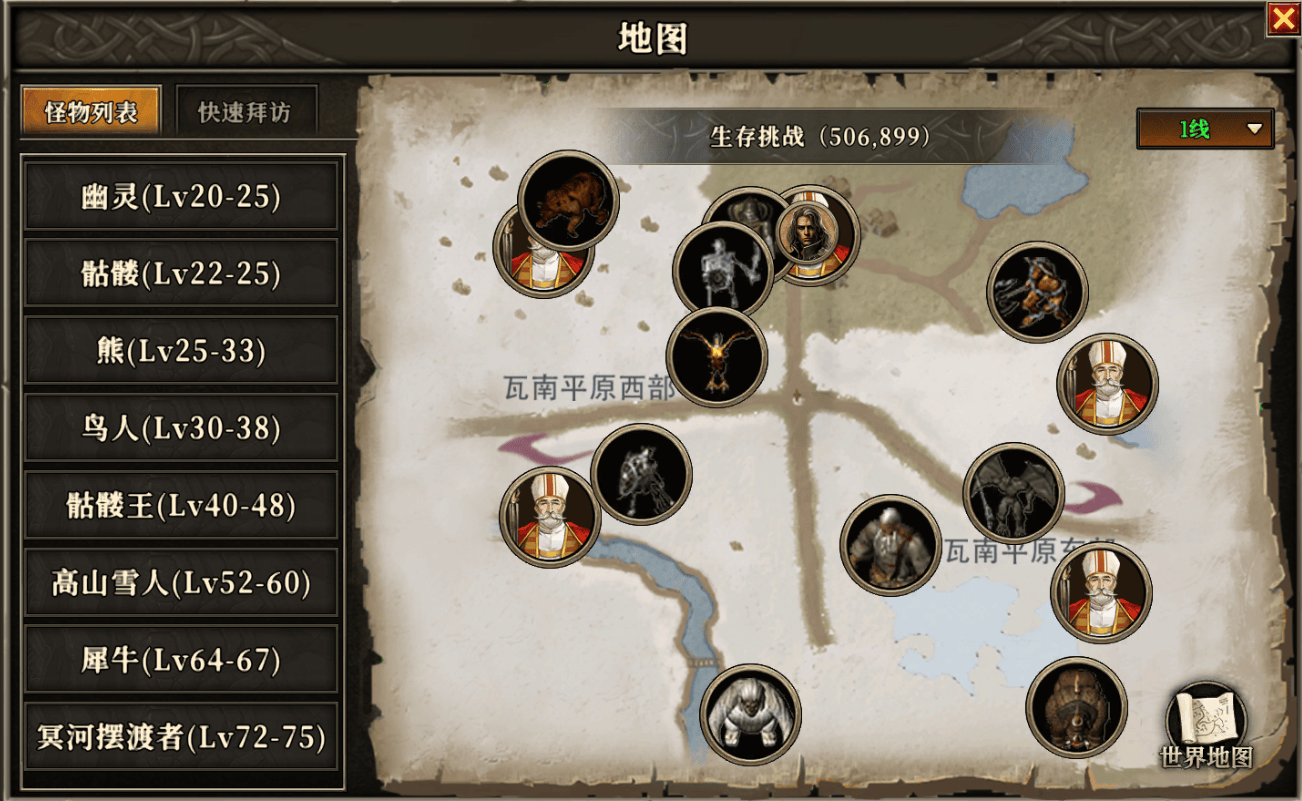Click the gargoyle monster icon on the right
This screenshot has height=801, width=1302.
coord(1013,495)
